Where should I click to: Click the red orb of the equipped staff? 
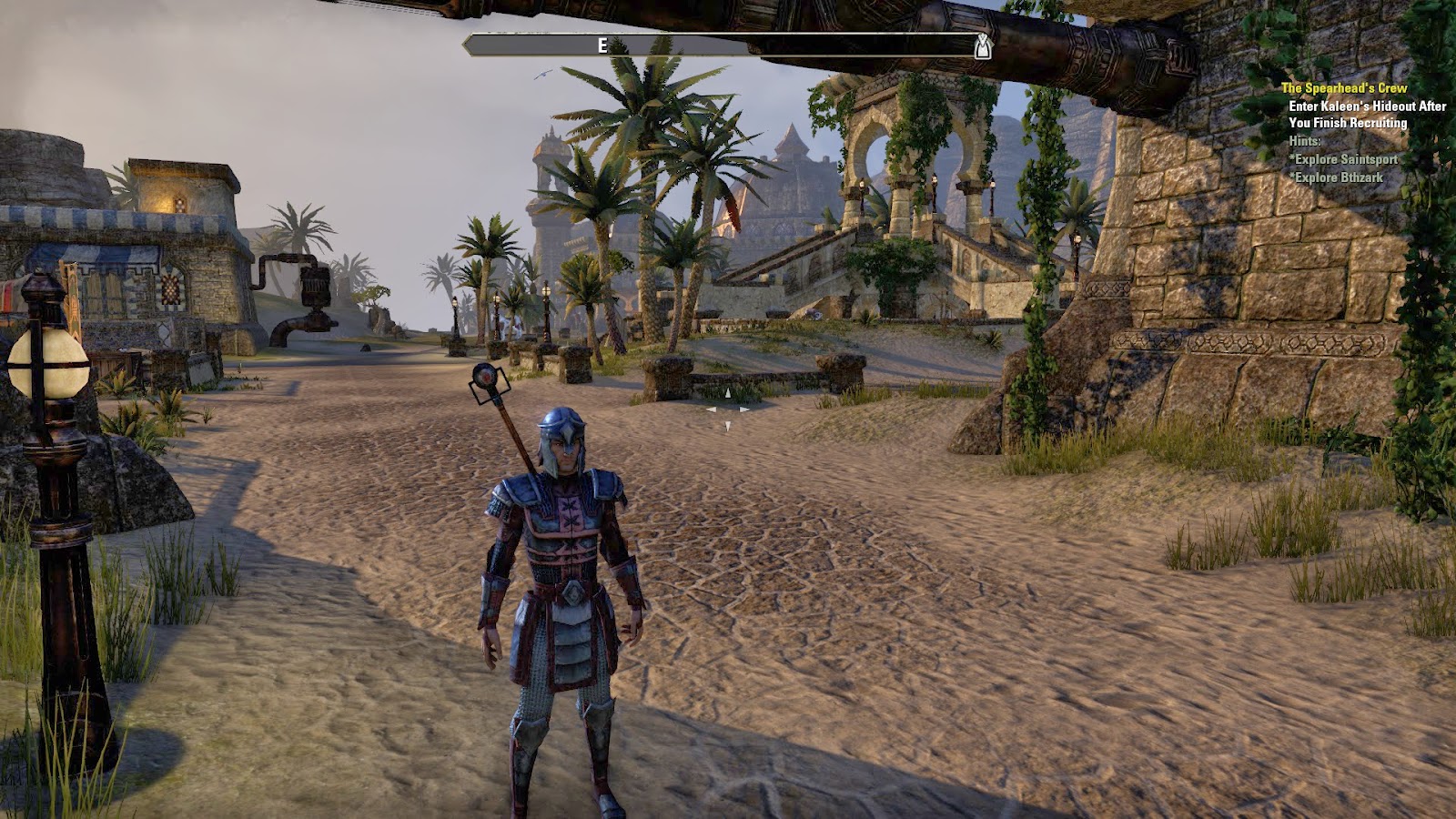(x=489, y=377)
